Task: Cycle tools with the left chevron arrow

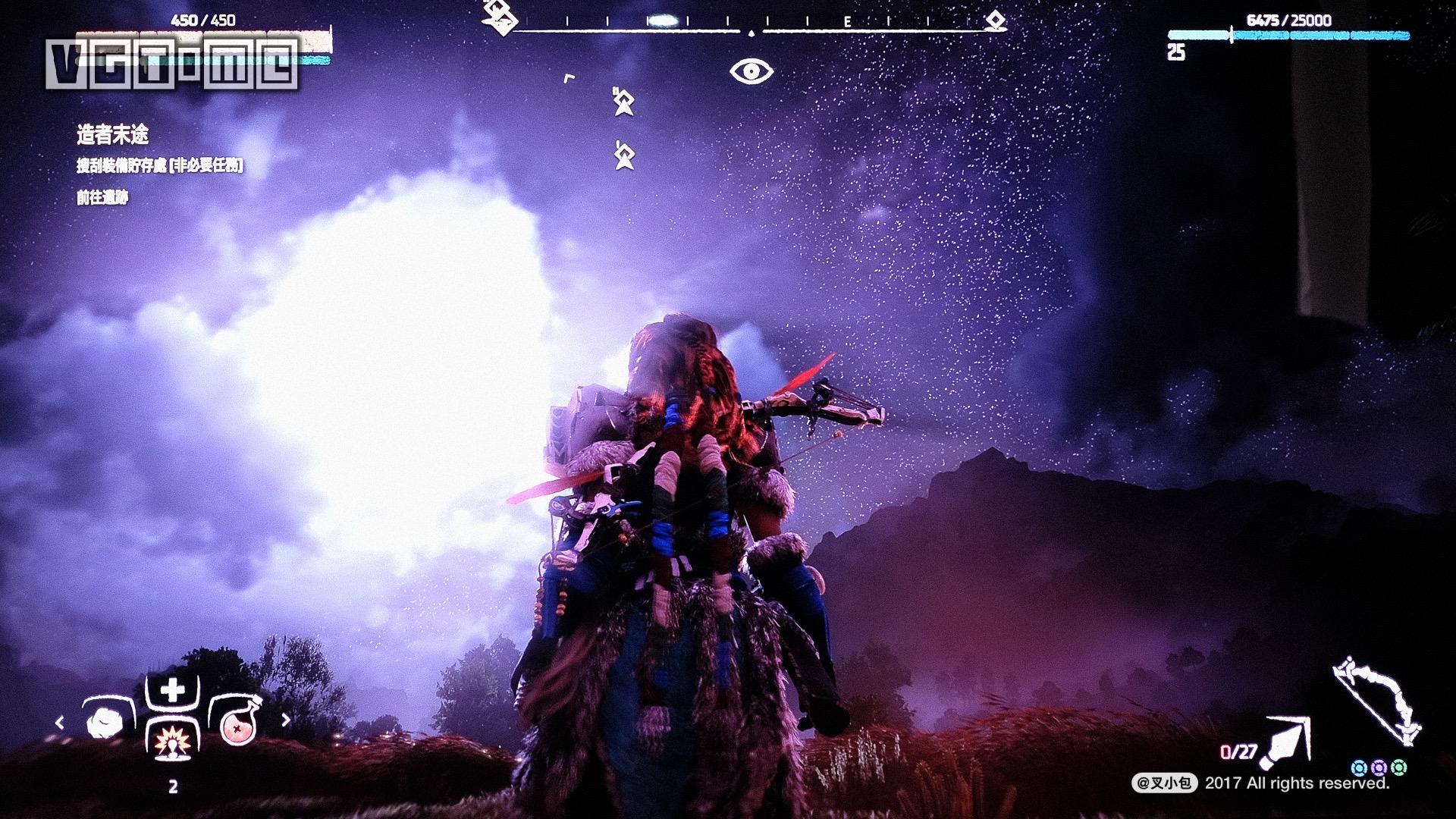Action: [x=60, y=721]
